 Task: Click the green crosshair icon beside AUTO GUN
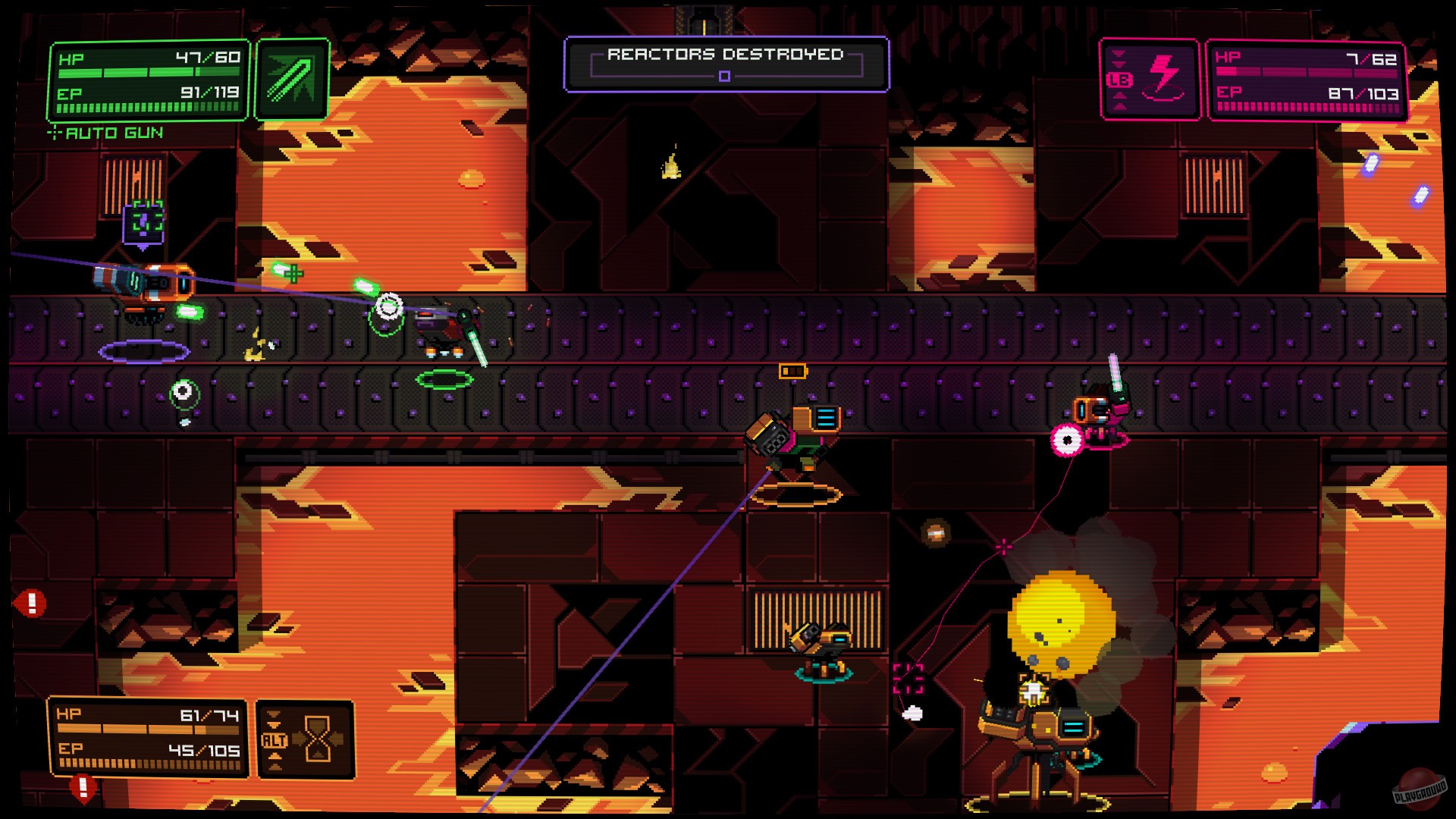(x=54, y=130)
